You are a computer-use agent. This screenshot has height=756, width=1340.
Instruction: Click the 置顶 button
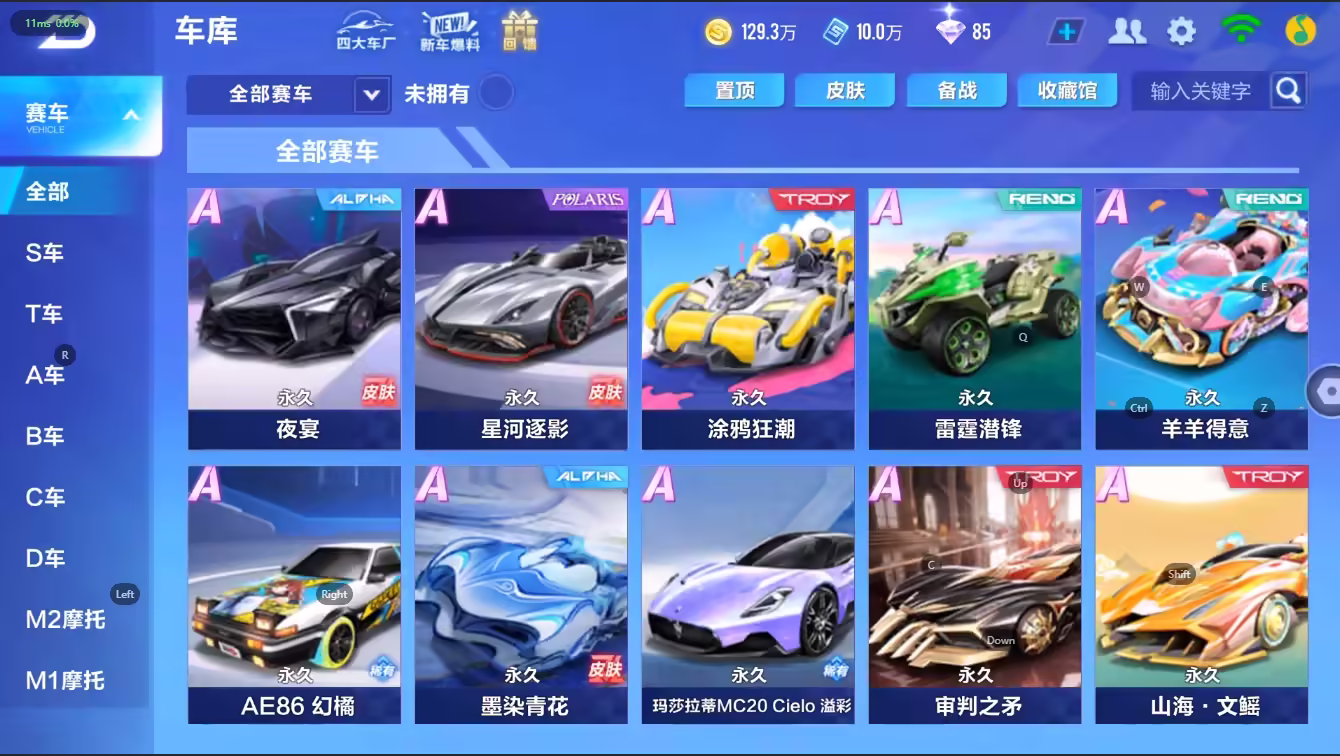tap(735, 90)
